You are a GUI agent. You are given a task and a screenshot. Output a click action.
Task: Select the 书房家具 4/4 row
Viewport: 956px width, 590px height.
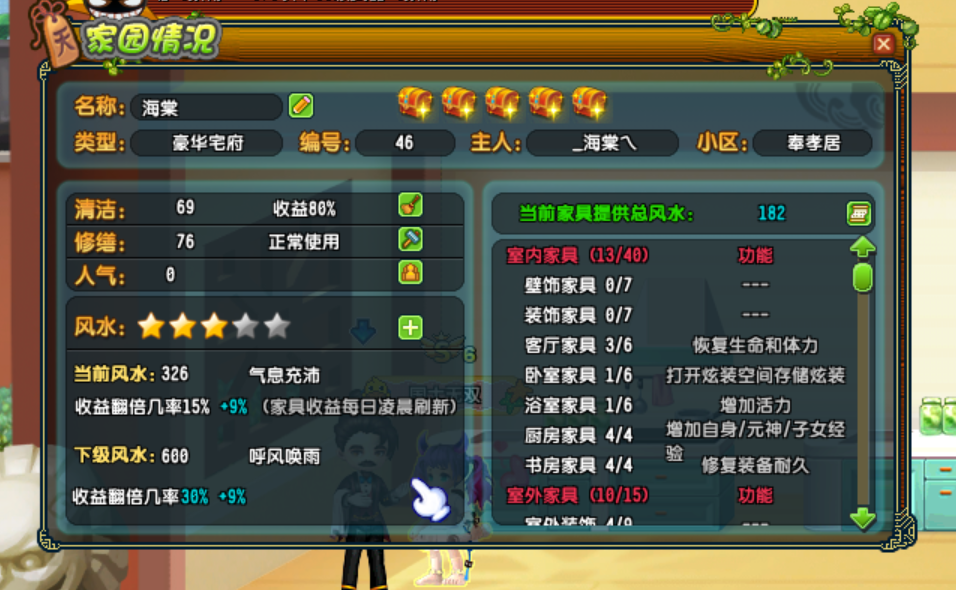(578, 465)
